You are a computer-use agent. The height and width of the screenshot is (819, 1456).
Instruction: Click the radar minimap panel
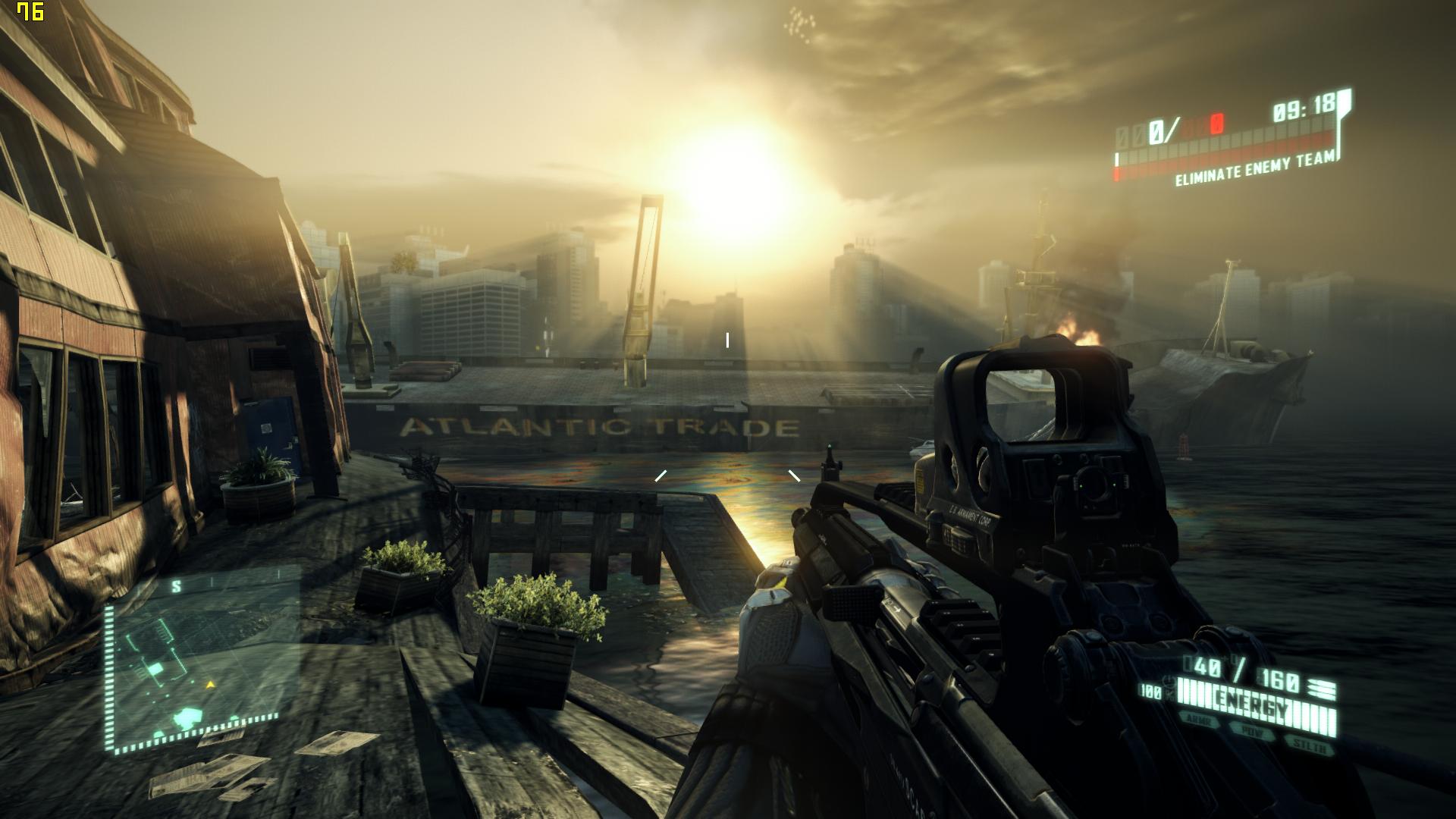pyautogui.click(x=201, y=661)
